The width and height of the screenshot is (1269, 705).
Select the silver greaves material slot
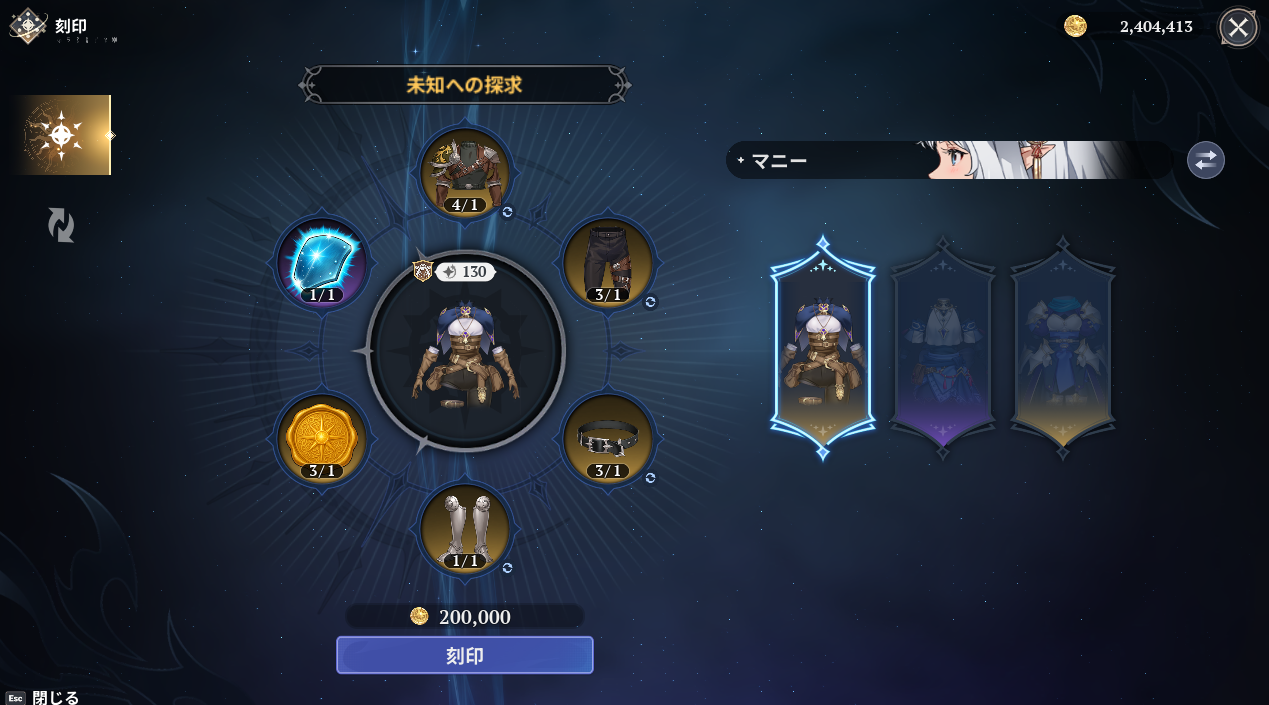[465, 528]
